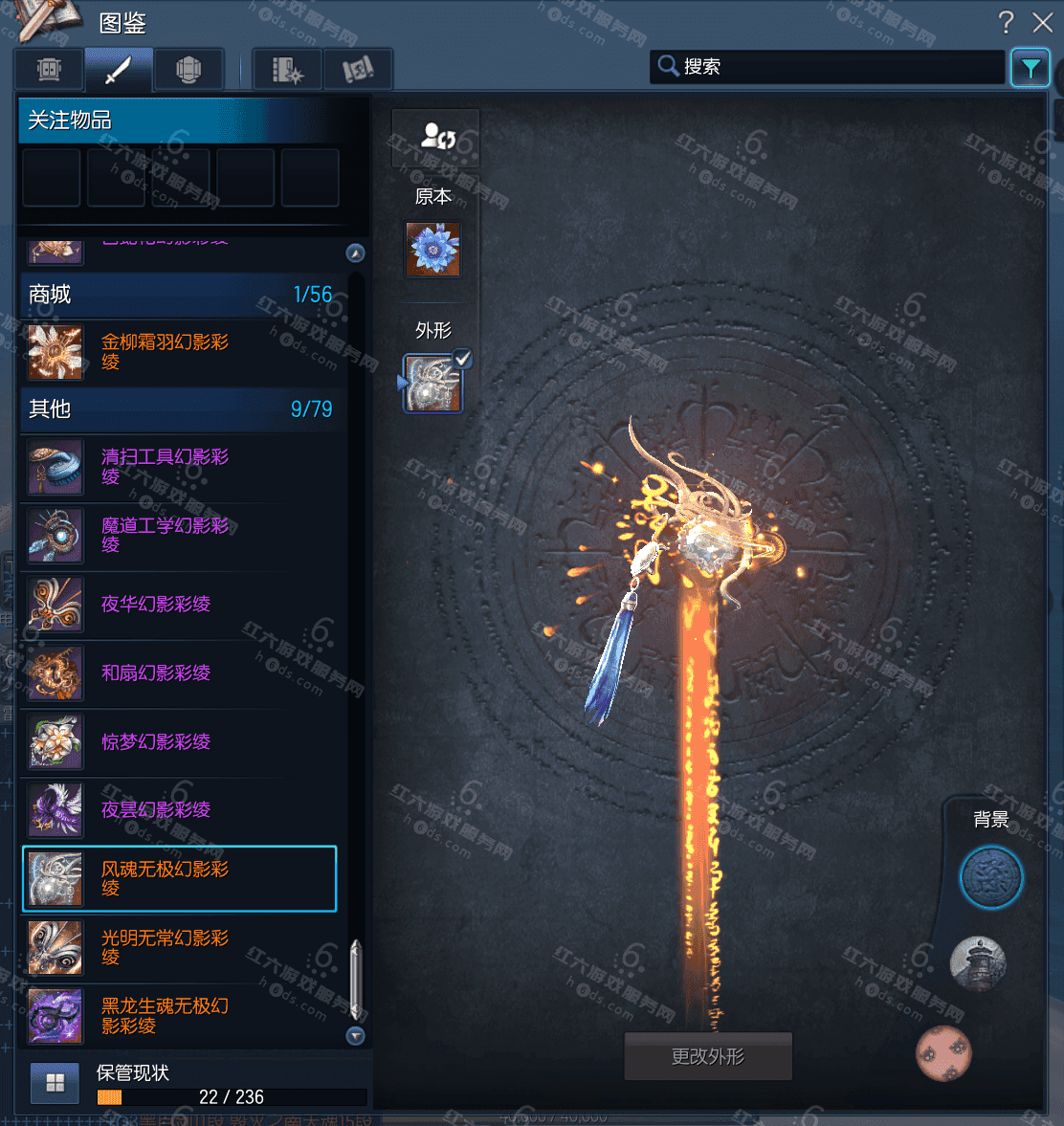Choose the blue circular background option
Image resolution: width=1064 pixels, height=1126 pixels.
991,877
